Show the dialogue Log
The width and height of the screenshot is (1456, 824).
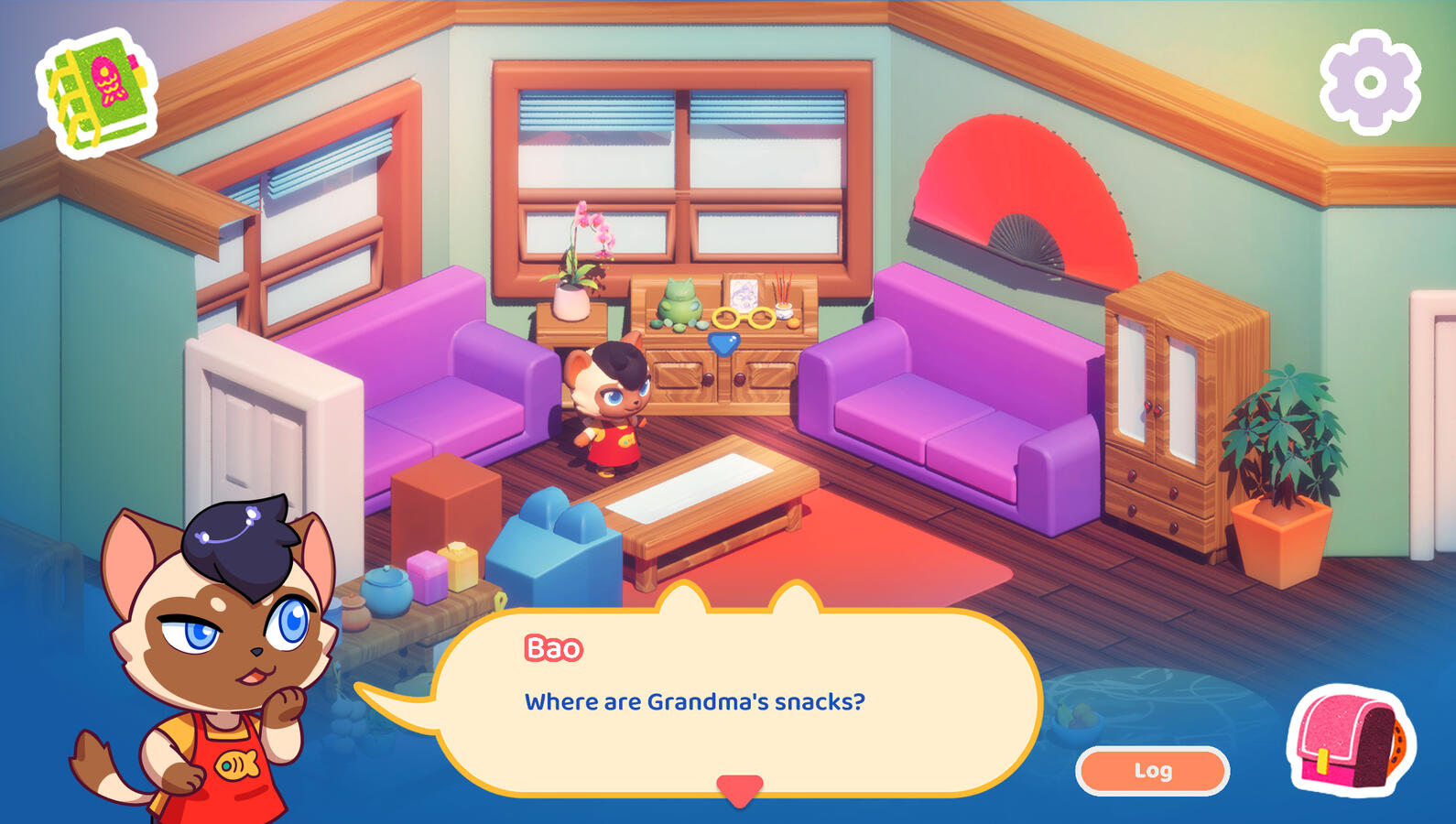(1152, 771)
